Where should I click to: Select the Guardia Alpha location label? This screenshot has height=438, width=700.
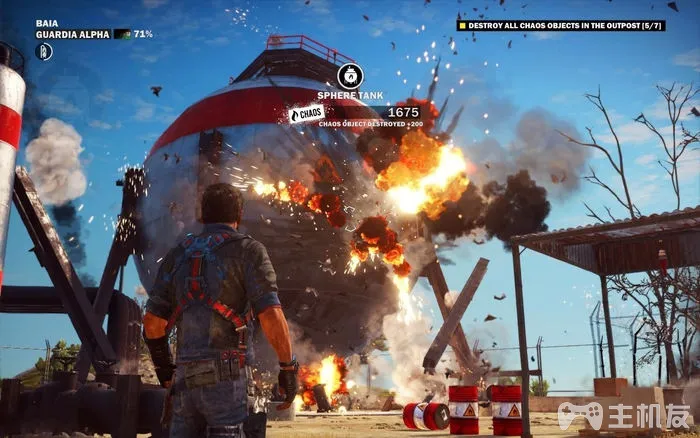tap(73, 34)
